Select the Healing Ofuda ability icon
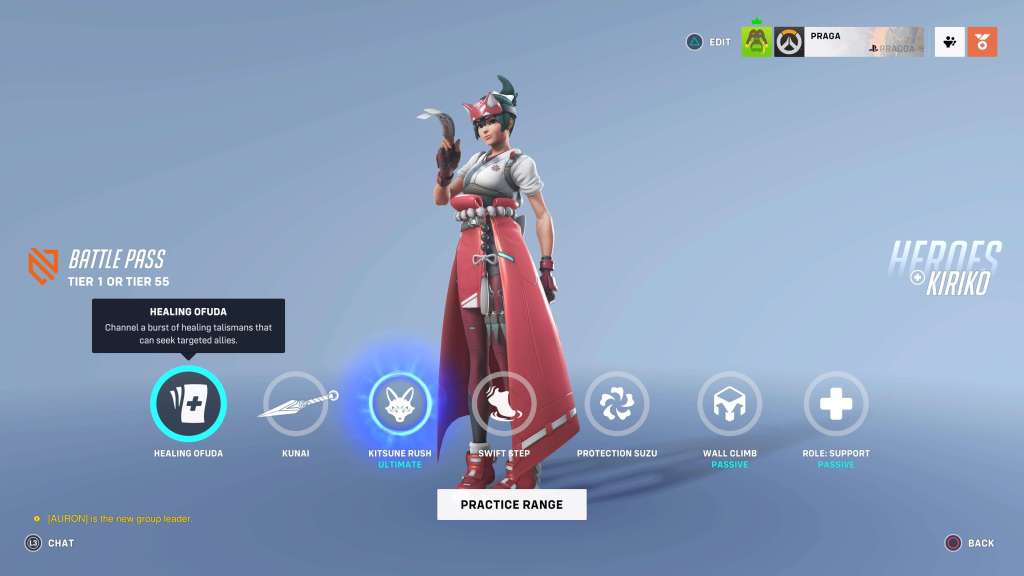Image resolution: width=1024 pixels, height=576 pixels. [188, 404]
